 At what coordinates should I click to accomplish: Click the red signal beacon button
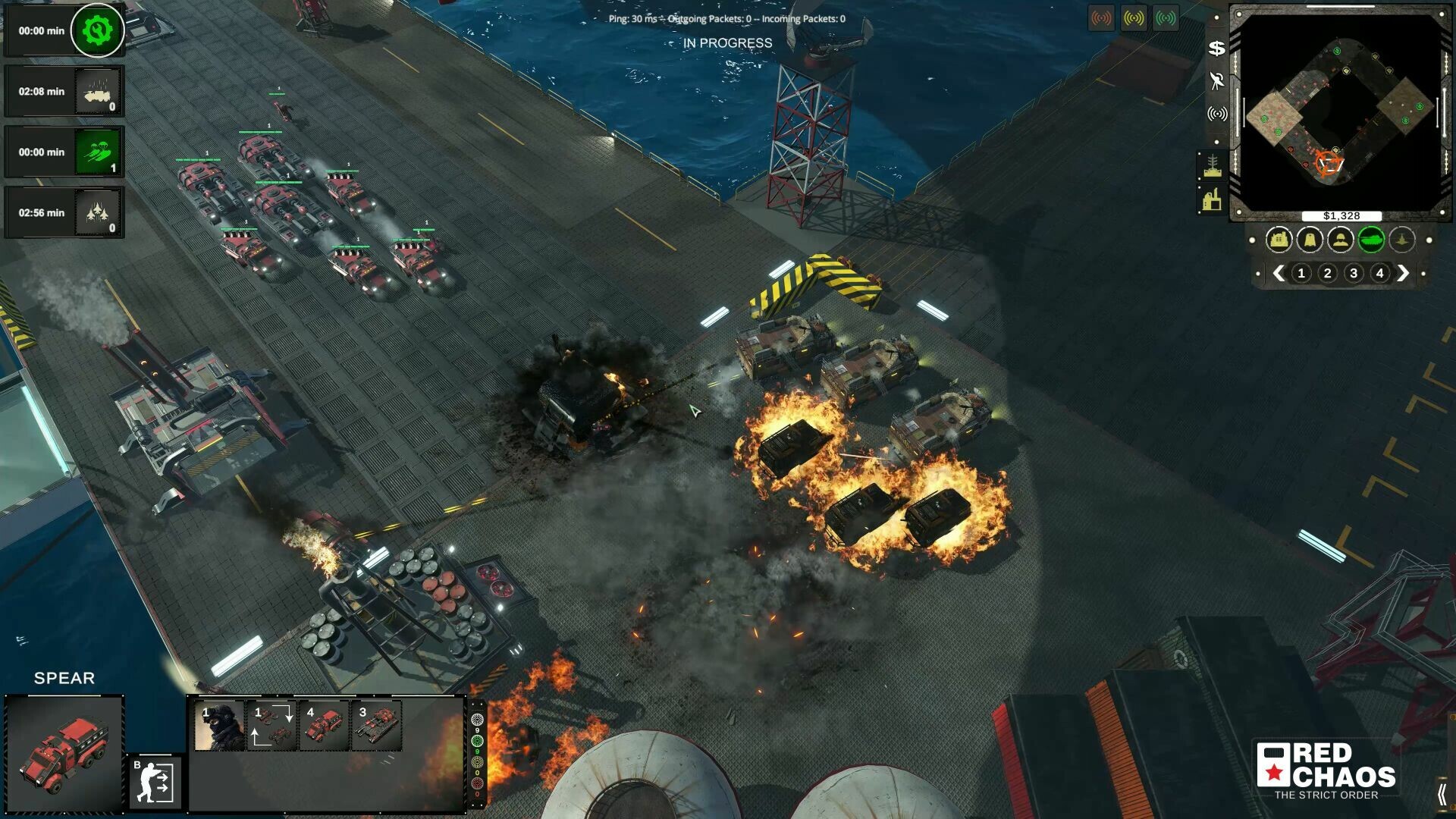tap(1101, 18)
